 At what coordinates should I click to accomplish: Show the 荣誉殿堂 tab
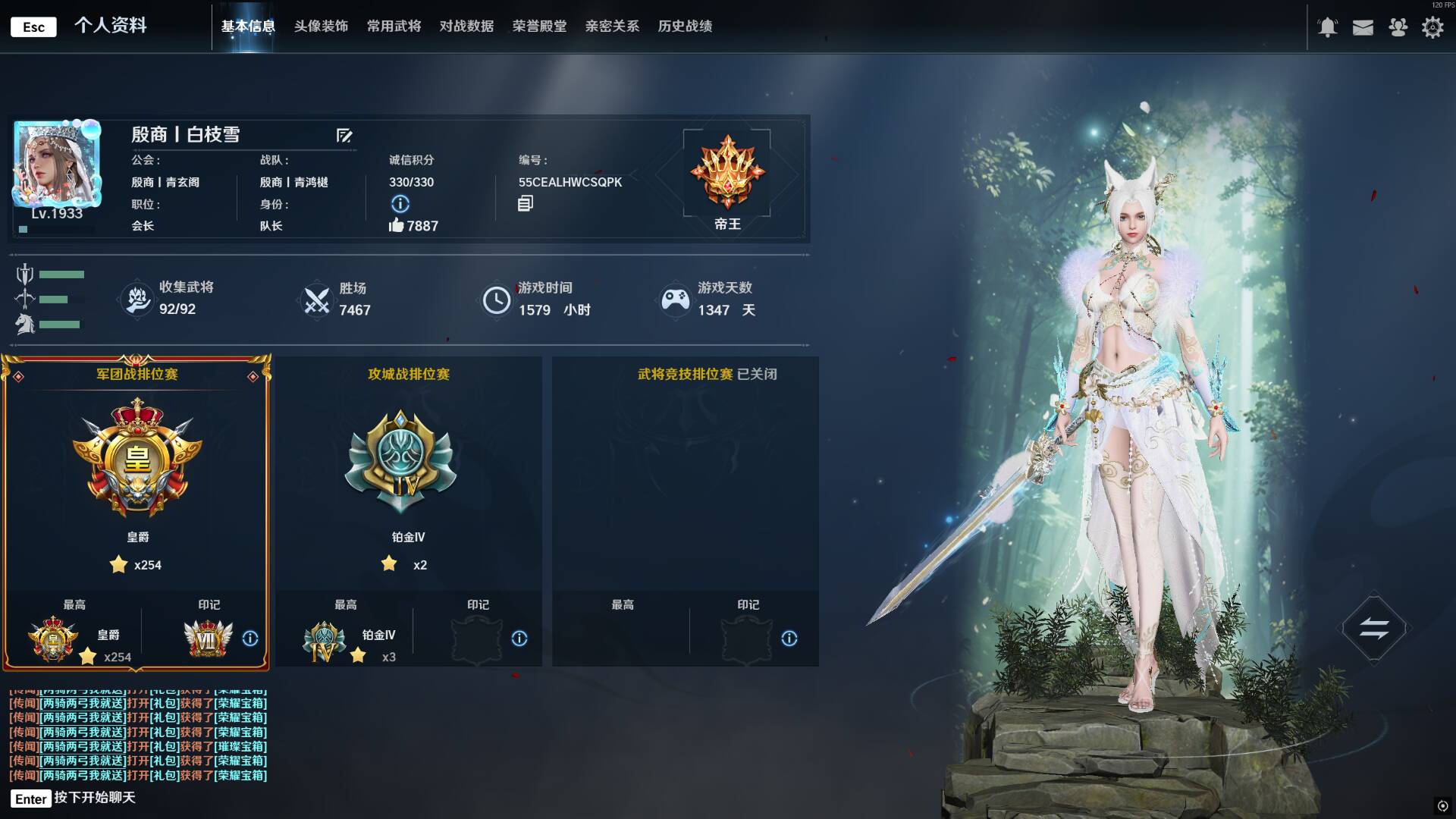[539, 27]
